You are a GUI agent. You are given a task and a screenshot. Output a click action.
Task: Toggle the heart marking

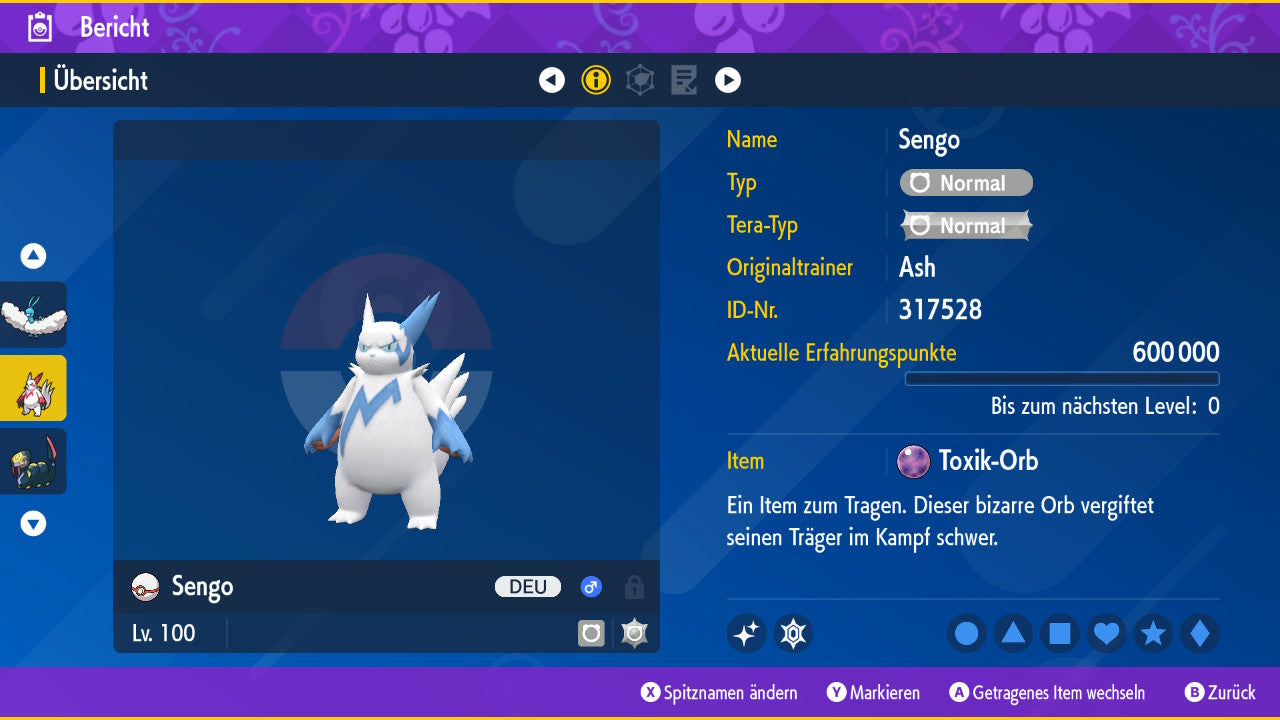pyautogui.click(x=1106, y=633)
